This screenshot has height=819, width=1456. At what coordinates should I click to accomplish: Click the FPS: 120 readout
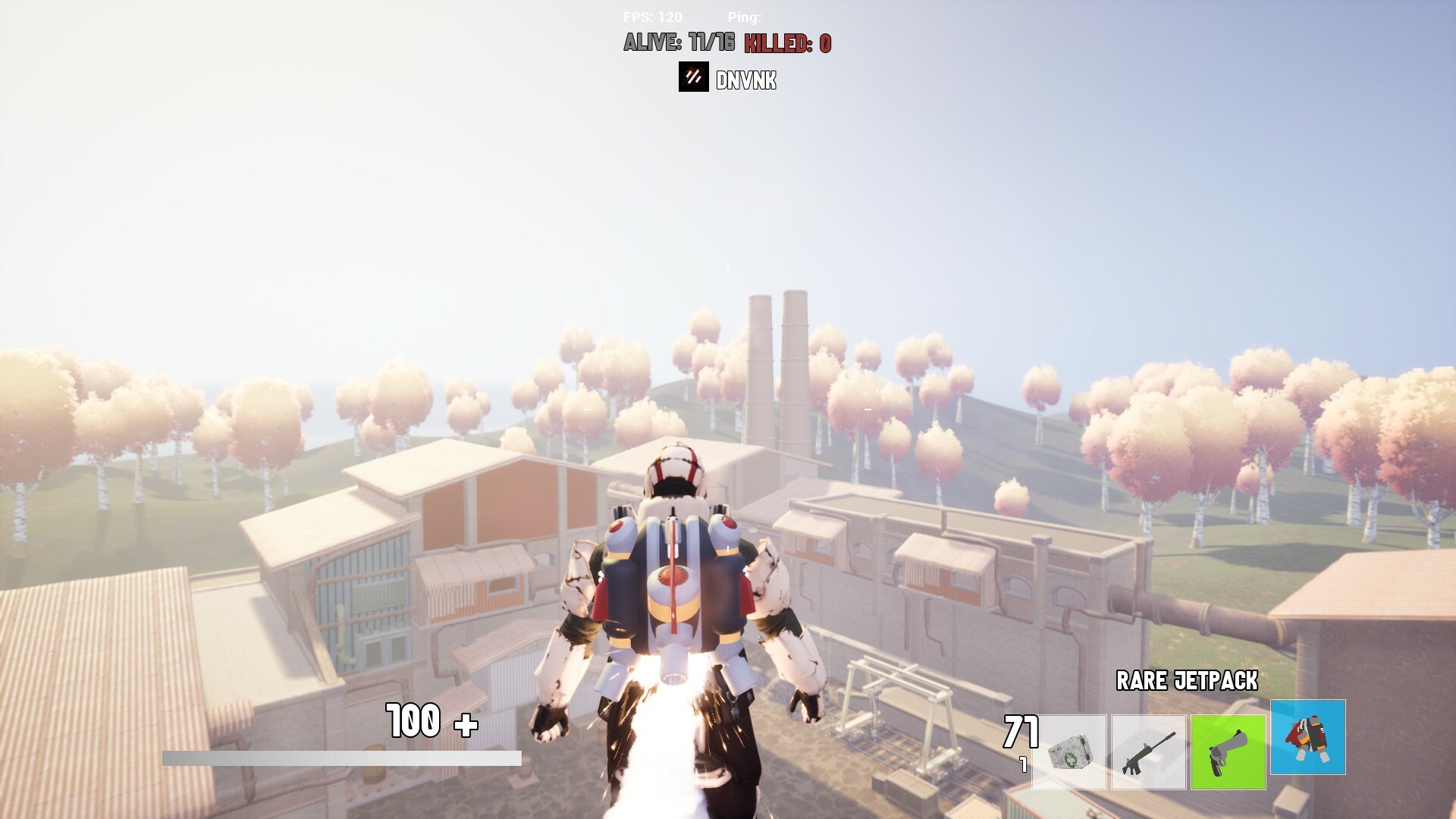pyautogui.click(x=654, y=15)
